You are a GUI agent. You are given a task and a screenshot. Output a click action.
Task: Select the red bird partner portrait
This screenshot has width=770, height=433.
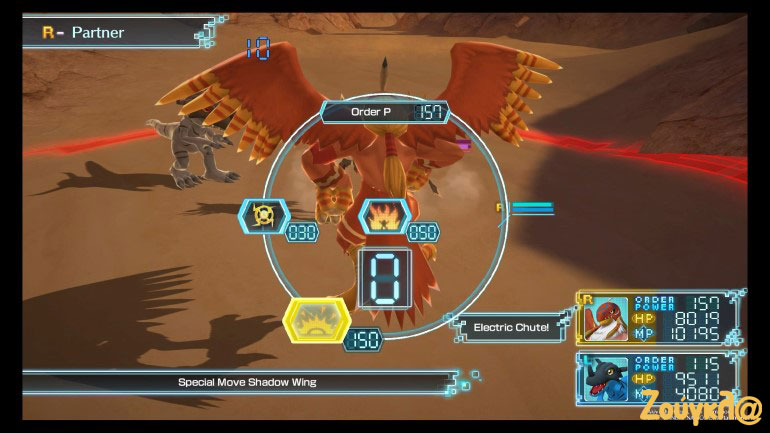click(x=605, y=318)
